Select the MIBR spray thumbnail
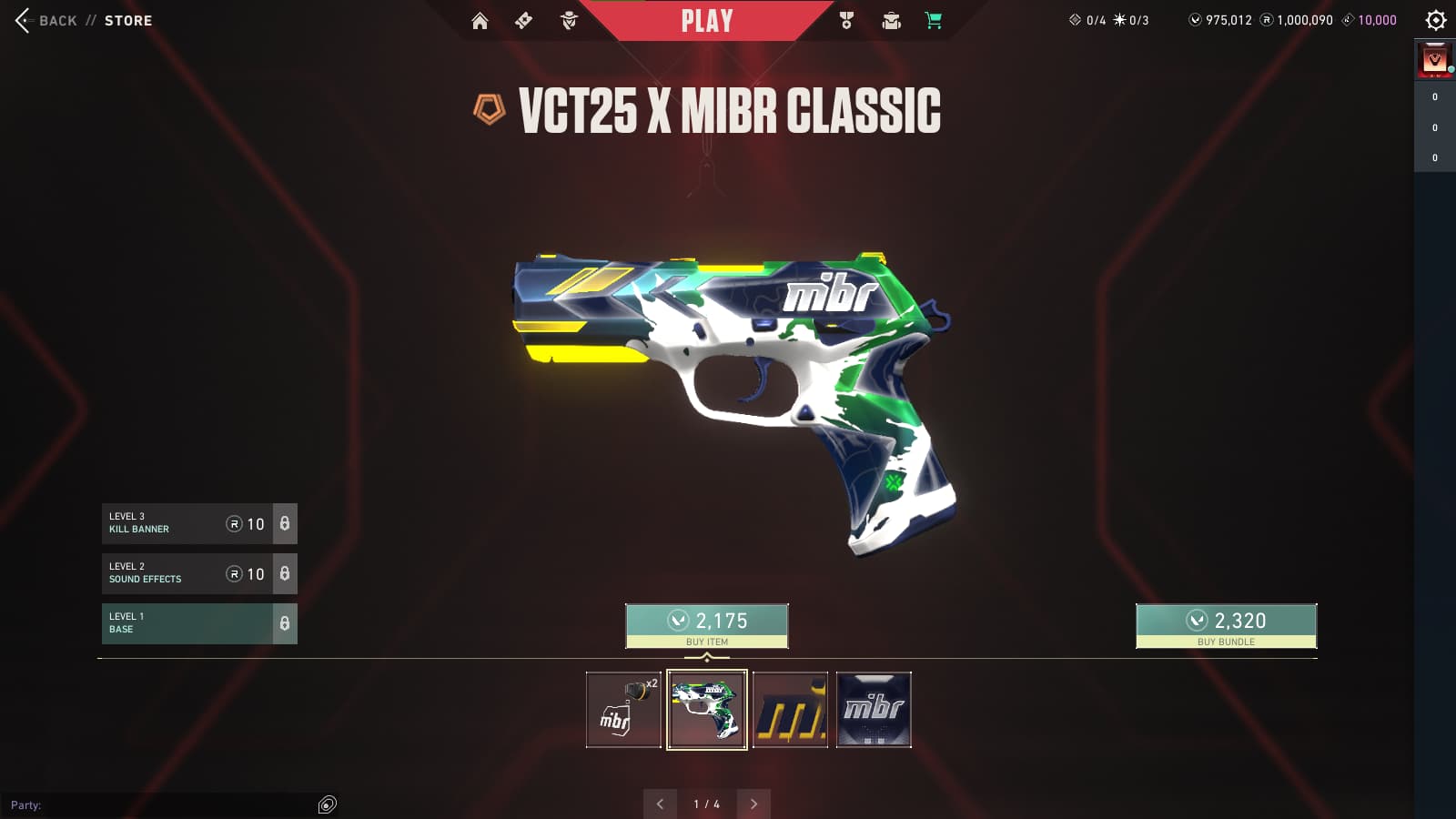The image size is (1456, 819). (x=874, y=710)
